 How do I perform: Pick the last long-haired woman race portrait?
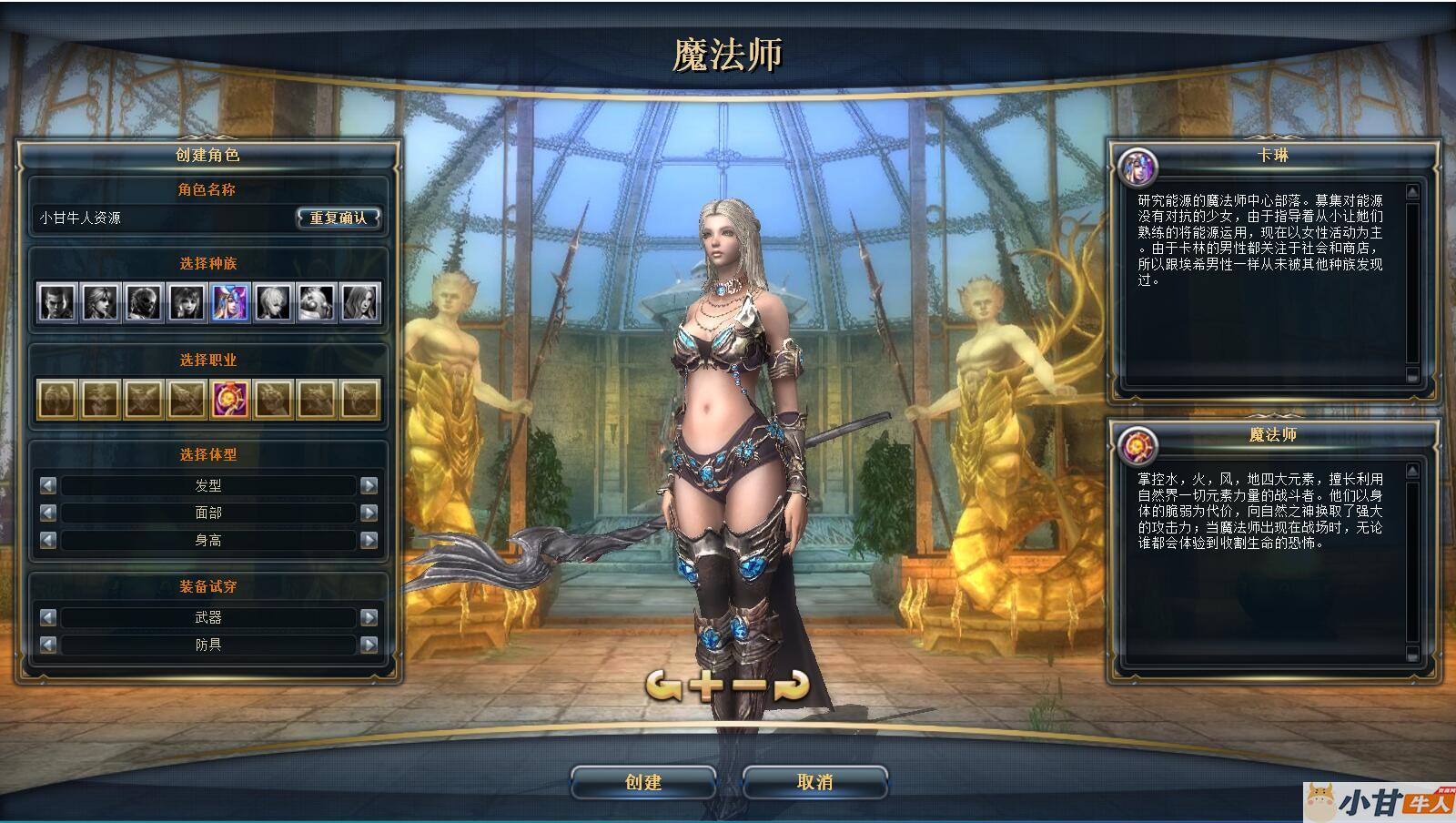tap(359, 302)
